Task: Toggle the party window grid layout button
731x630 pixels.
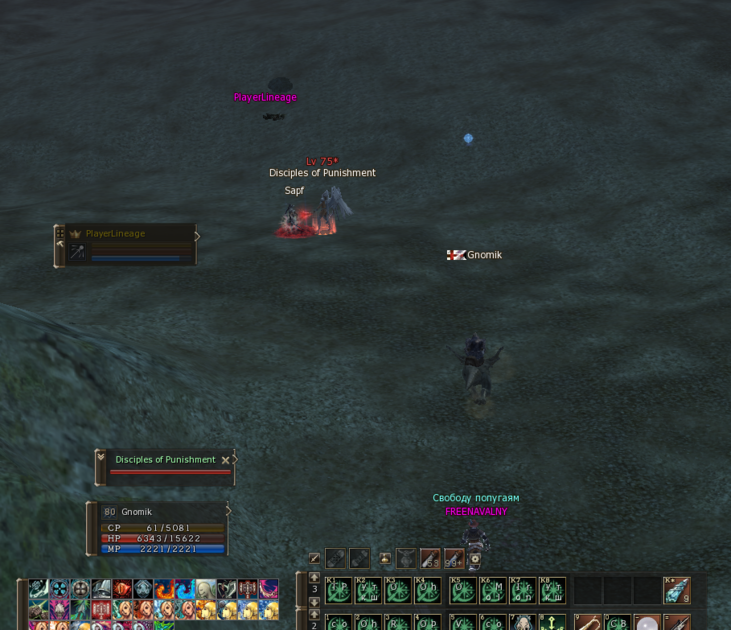Action: pyautogui.click(x=60, y=233)
